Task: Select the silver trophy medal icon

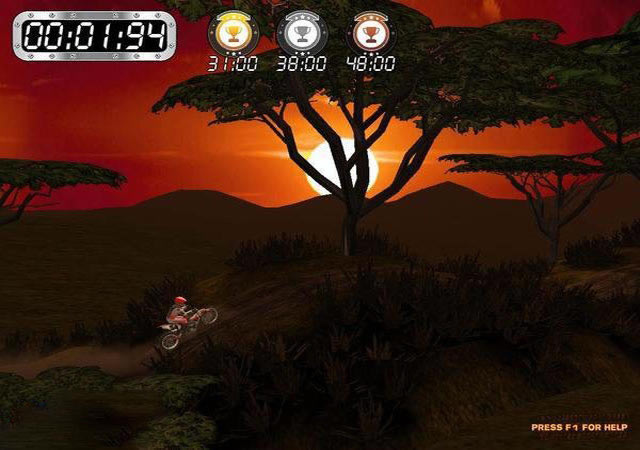Action: pyautogui.click(x=300, y=34)
